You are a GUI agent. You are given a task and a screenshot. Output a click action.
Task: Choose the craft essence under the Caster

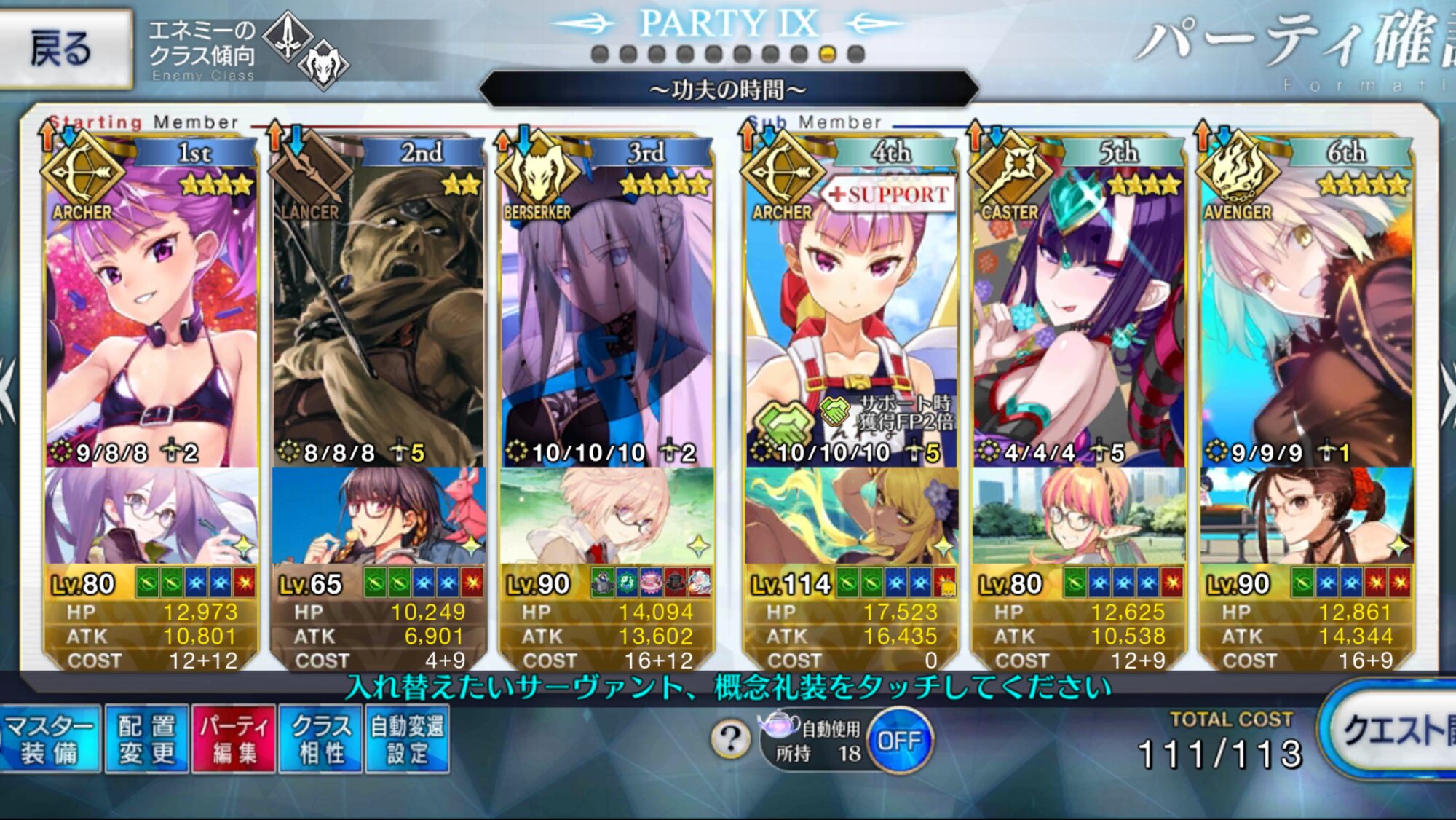click(1079, 516)
